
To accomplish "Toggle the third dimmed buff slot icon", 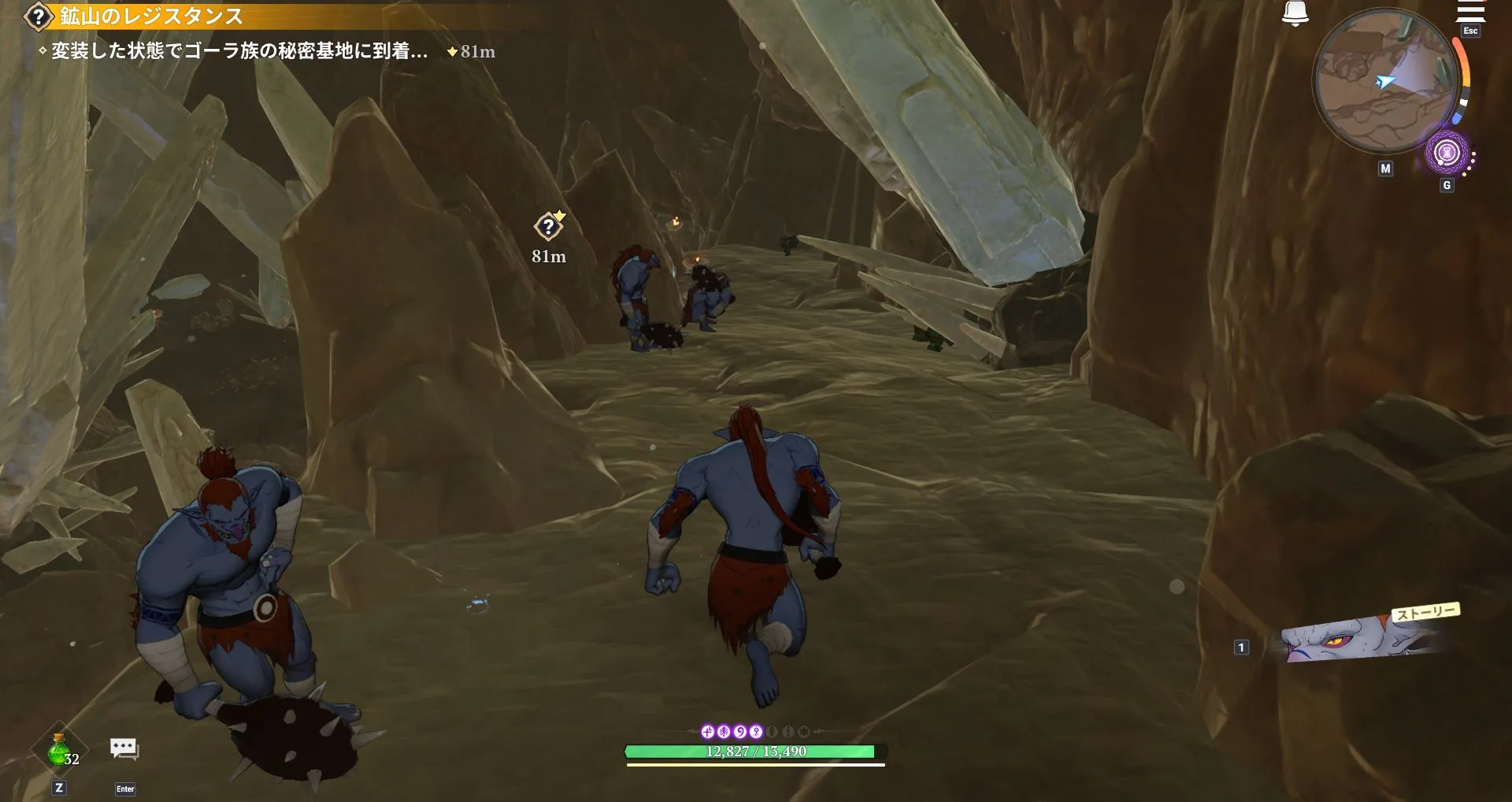I will (805, 731).
